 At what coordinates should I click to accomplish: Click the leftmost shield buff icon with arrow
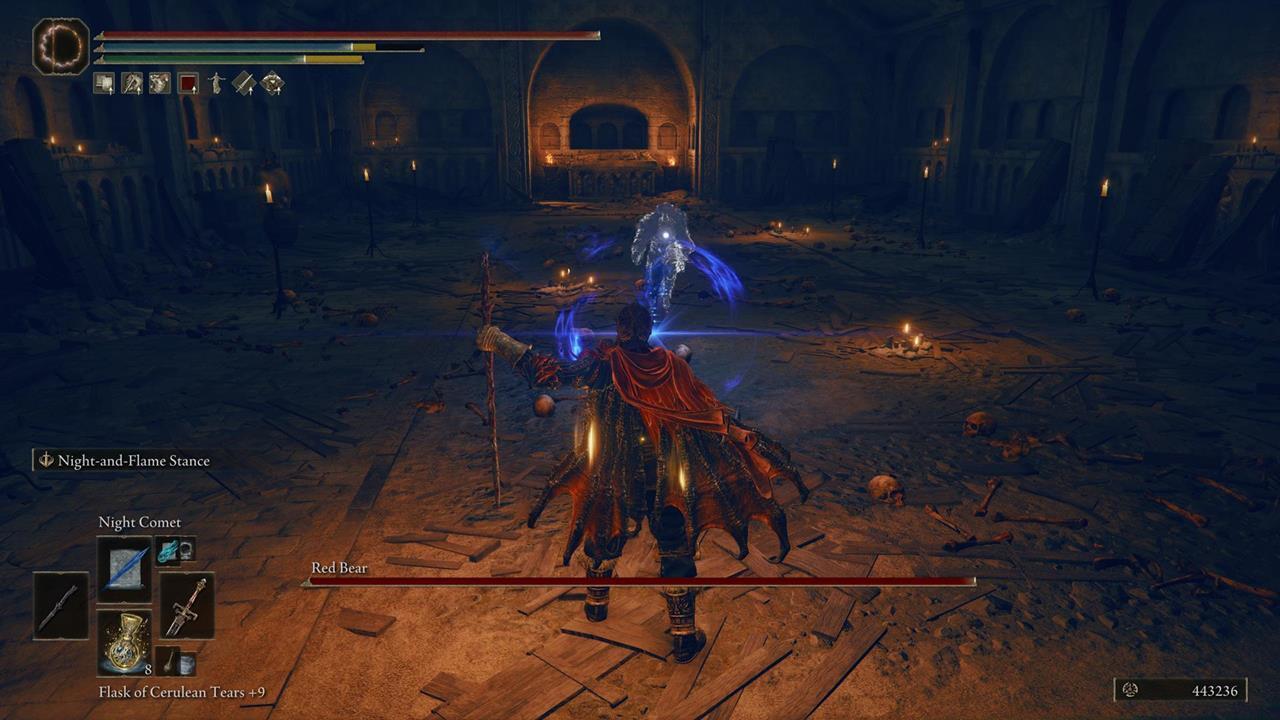(x=104, y=83)
